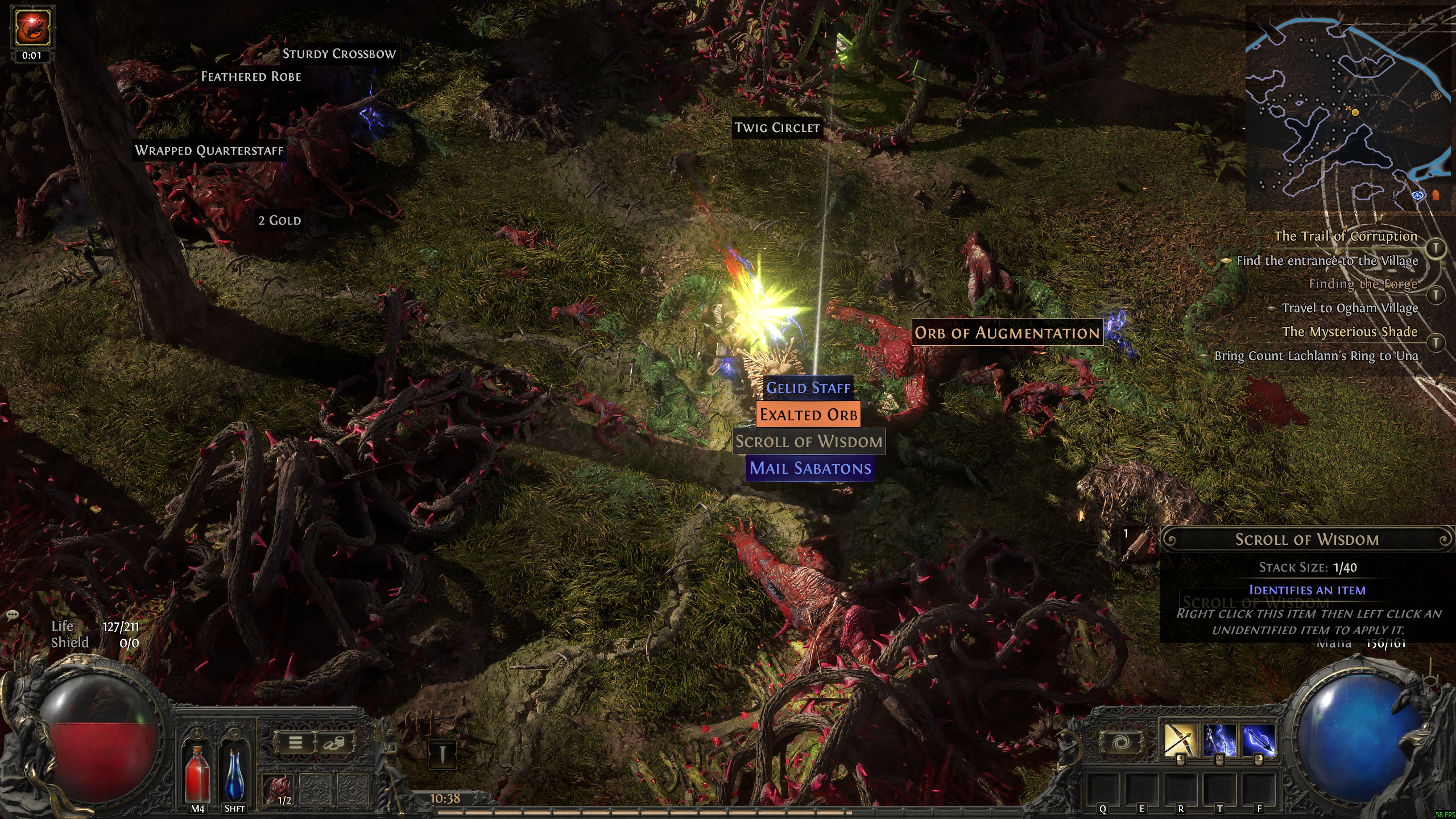Activate the bow basic attack skill
Viewport: 1456px width, 819px height.
[1178, 739]
